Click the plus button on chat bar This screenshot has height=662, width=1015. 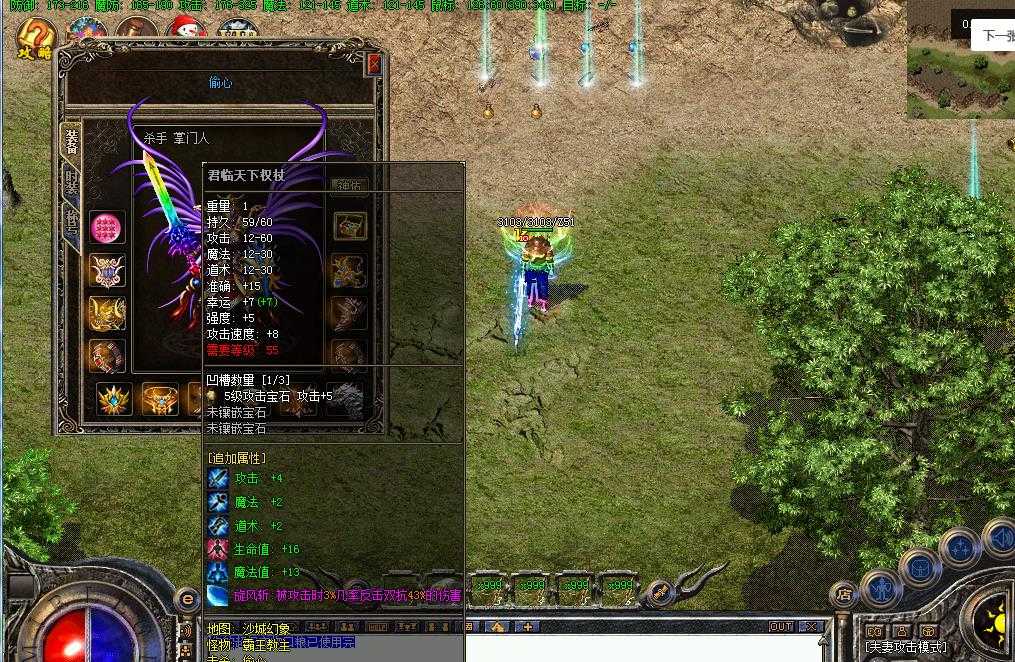527,627
